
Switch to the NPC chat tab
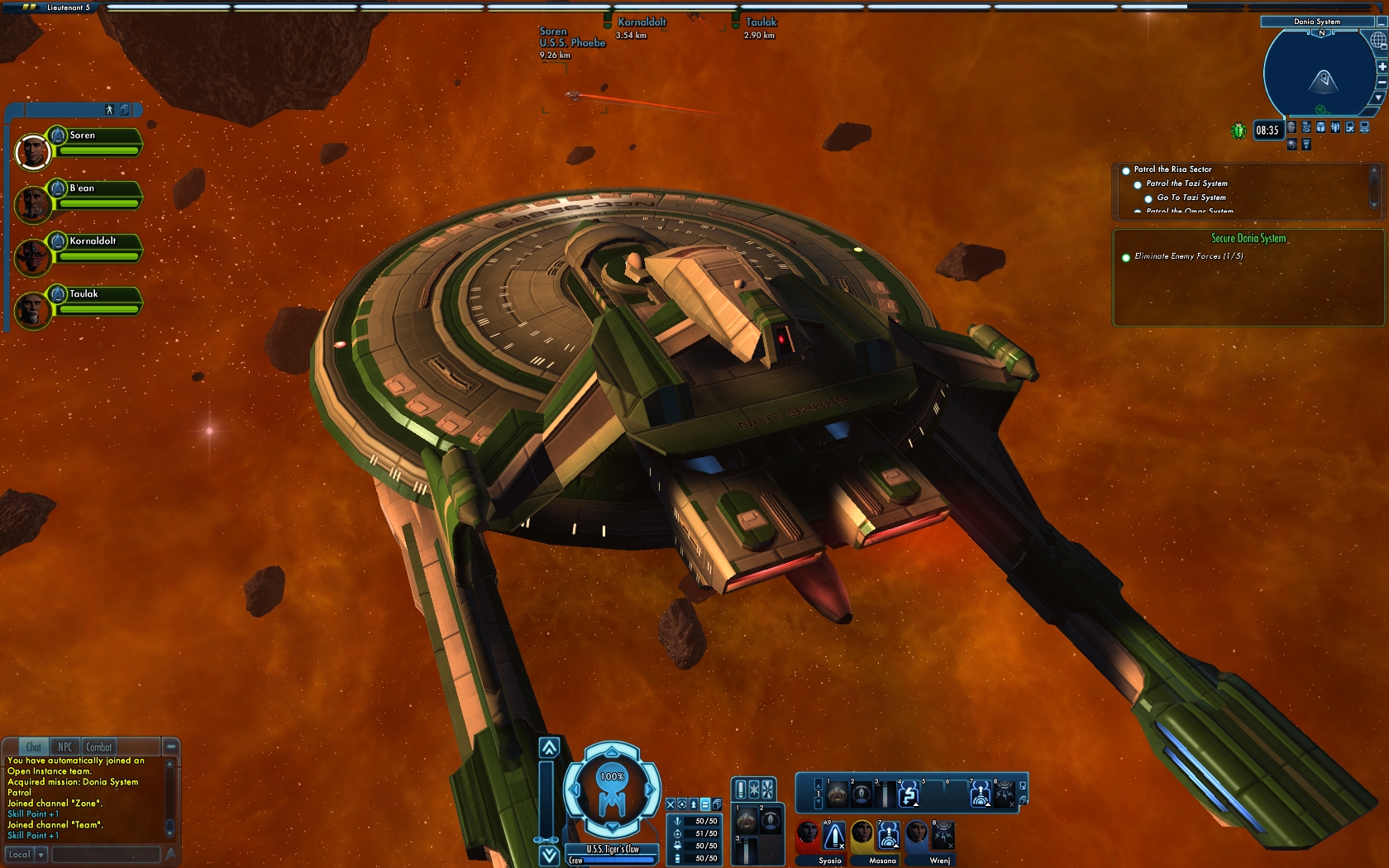pos(64,746)
